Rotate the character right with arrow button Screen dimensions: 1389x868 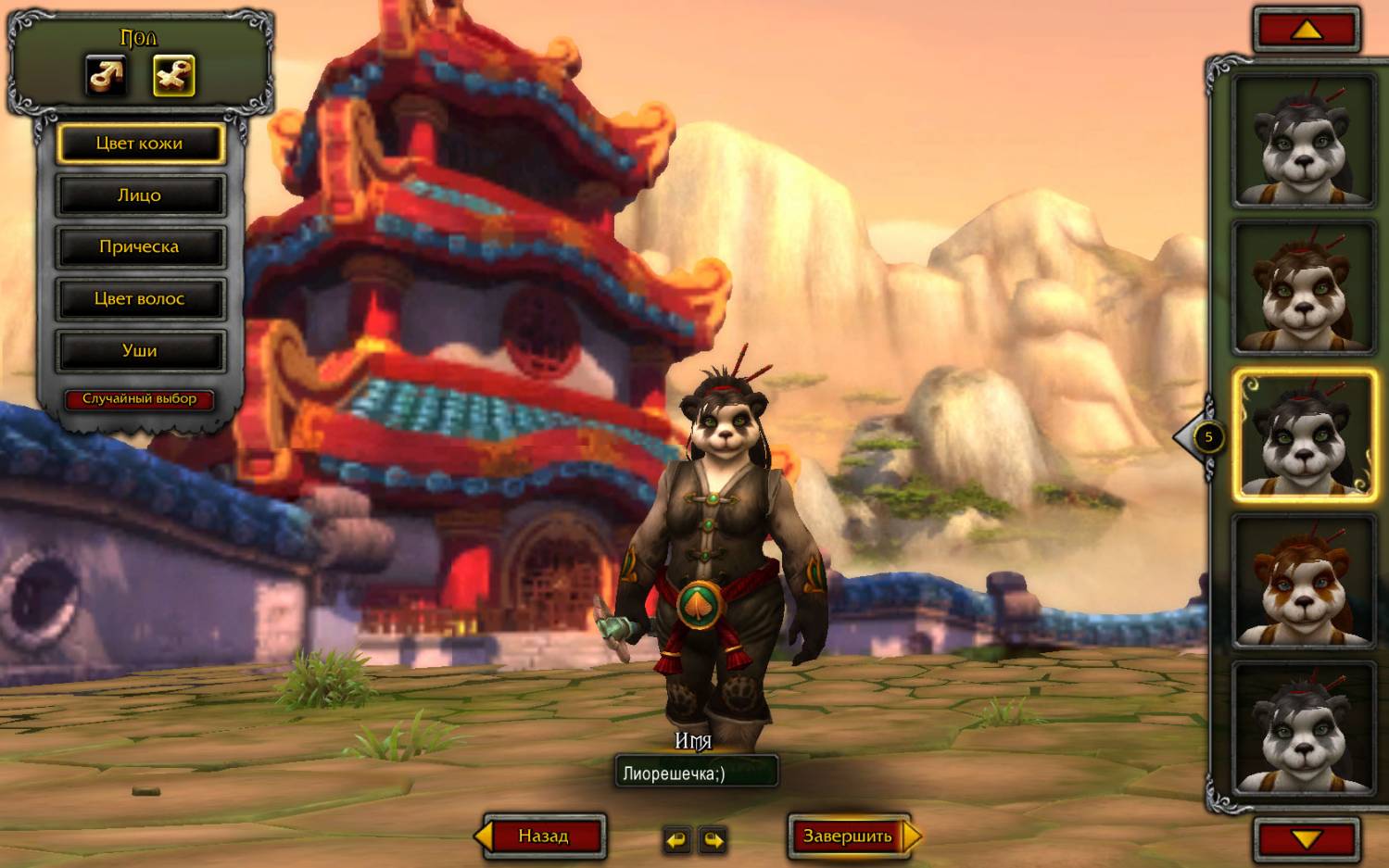click(713, 839)
